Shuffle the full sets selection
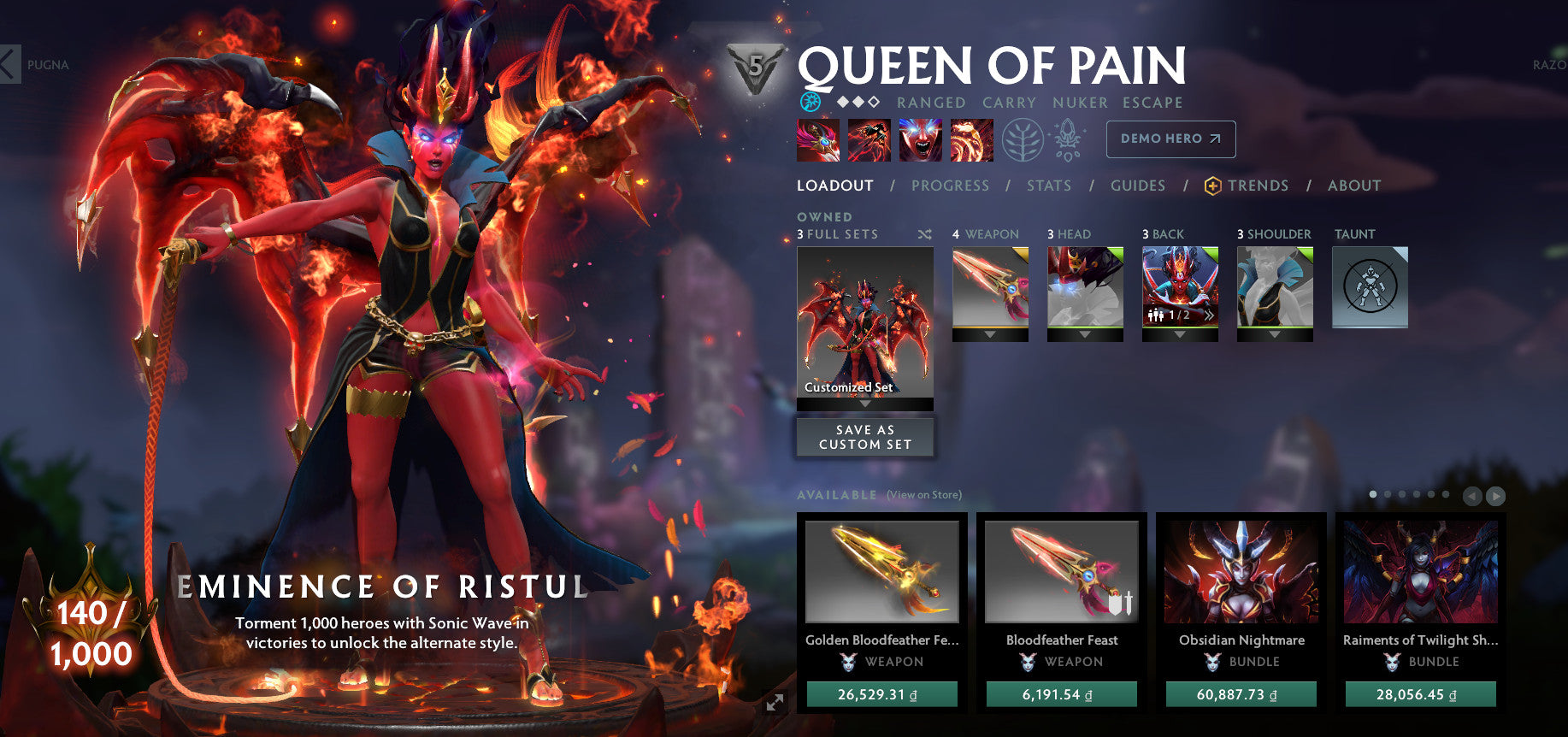The height and width of the screenshot is (737, 1568). pos(924,234)
